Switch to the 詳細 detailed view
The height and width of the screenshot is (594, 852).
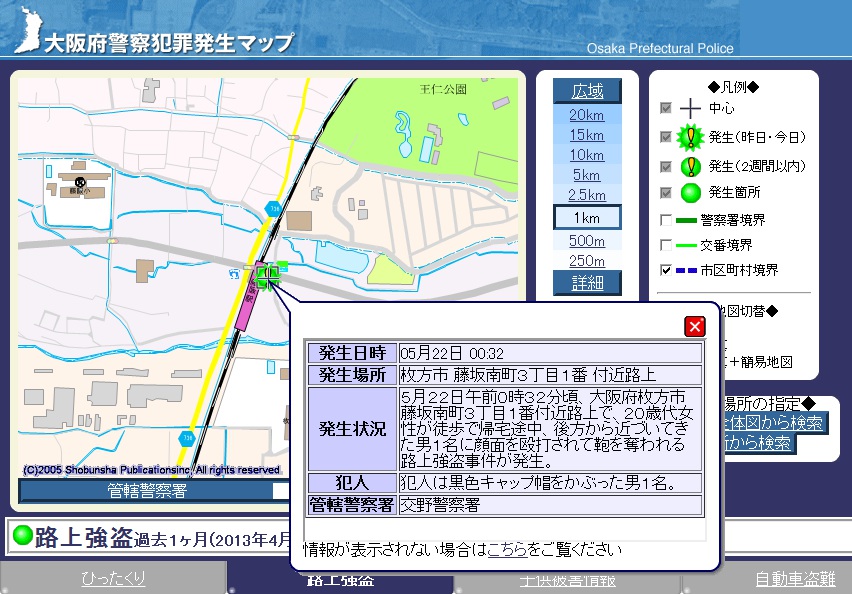coord(587,283)
